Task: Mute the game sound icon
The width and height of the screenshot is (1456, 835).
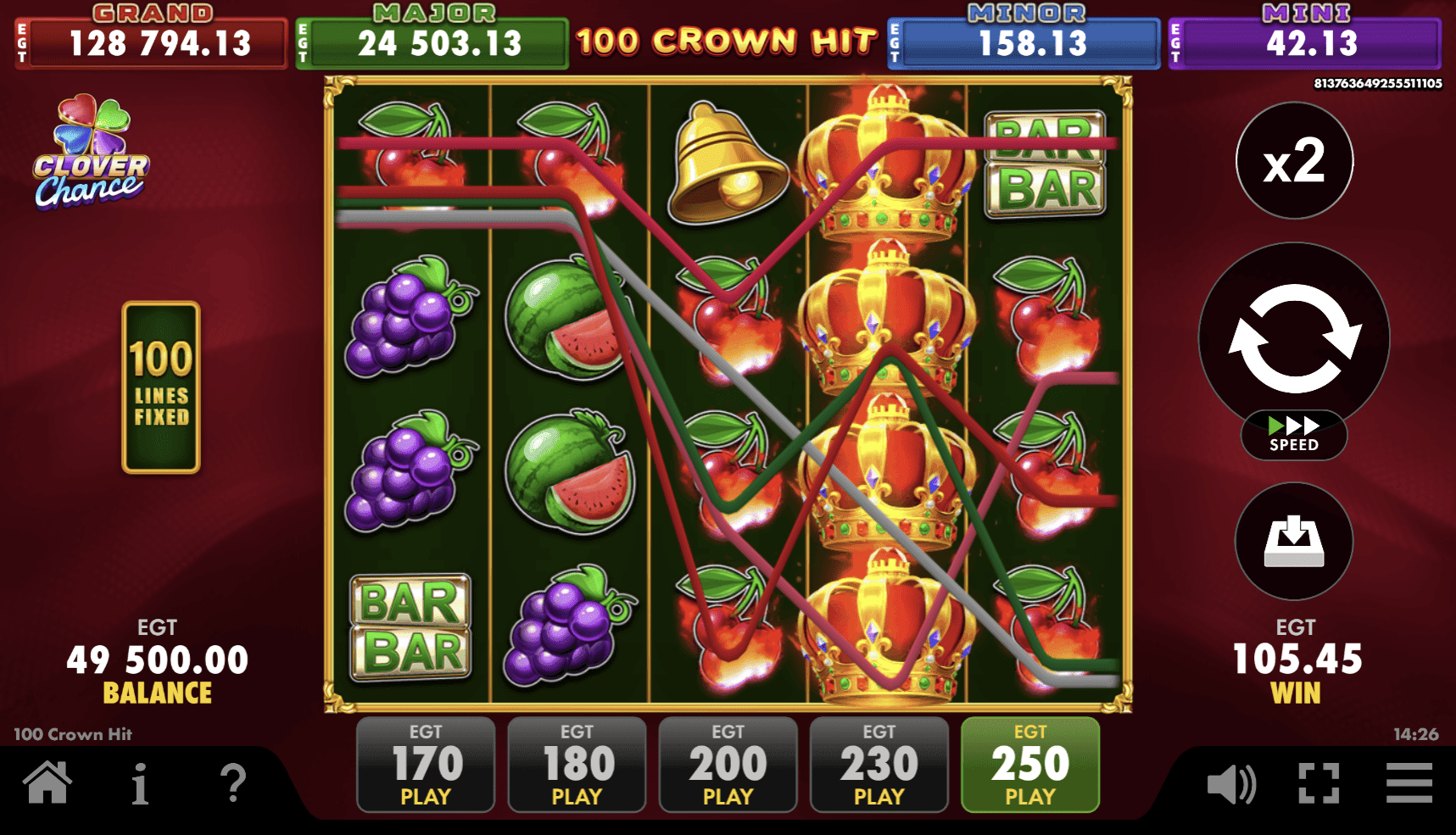Action: (x=1231, y=784)
